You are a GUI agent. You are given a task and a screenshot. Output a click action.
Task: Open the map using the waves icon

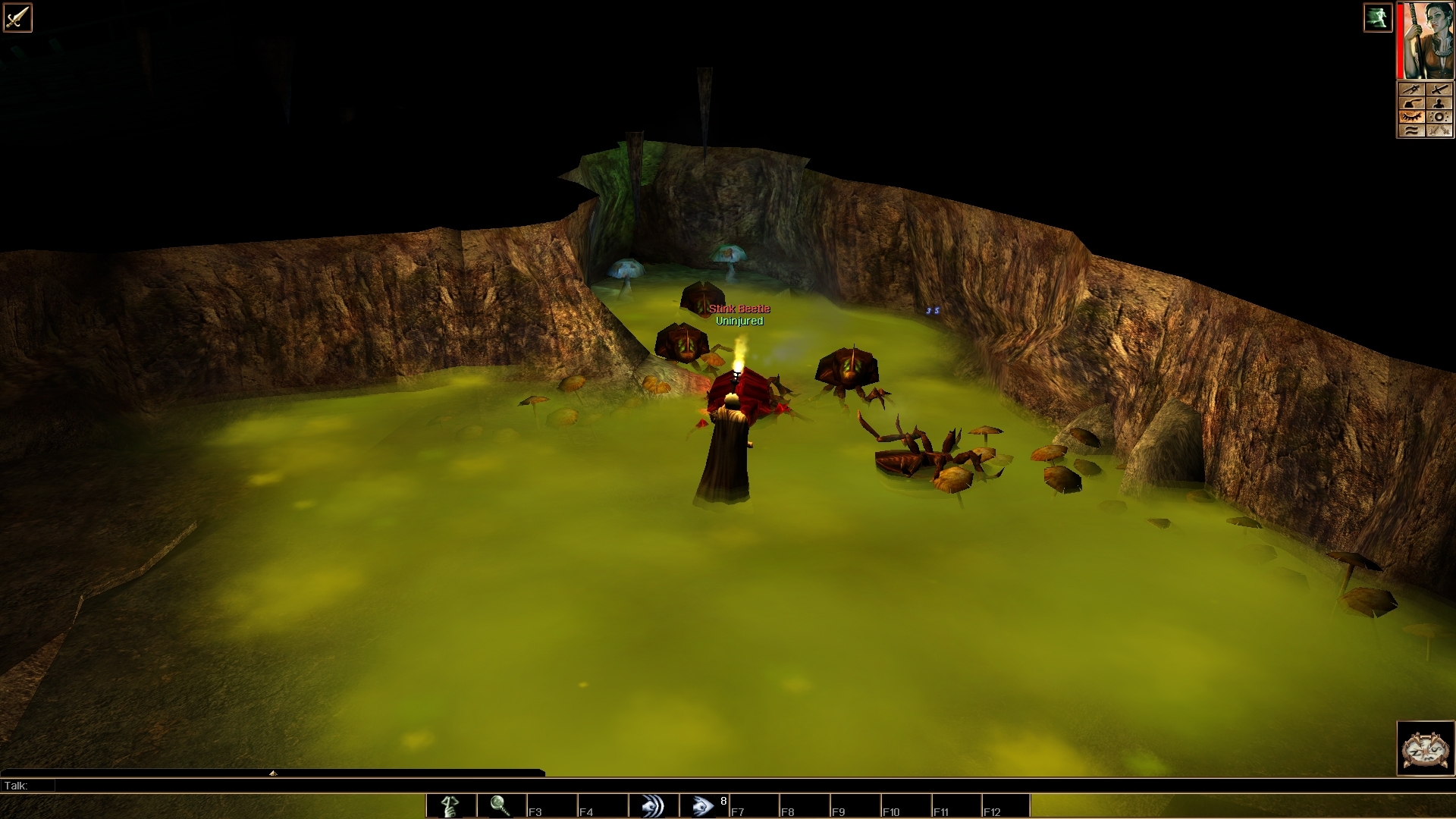(x=1412, y=130)
